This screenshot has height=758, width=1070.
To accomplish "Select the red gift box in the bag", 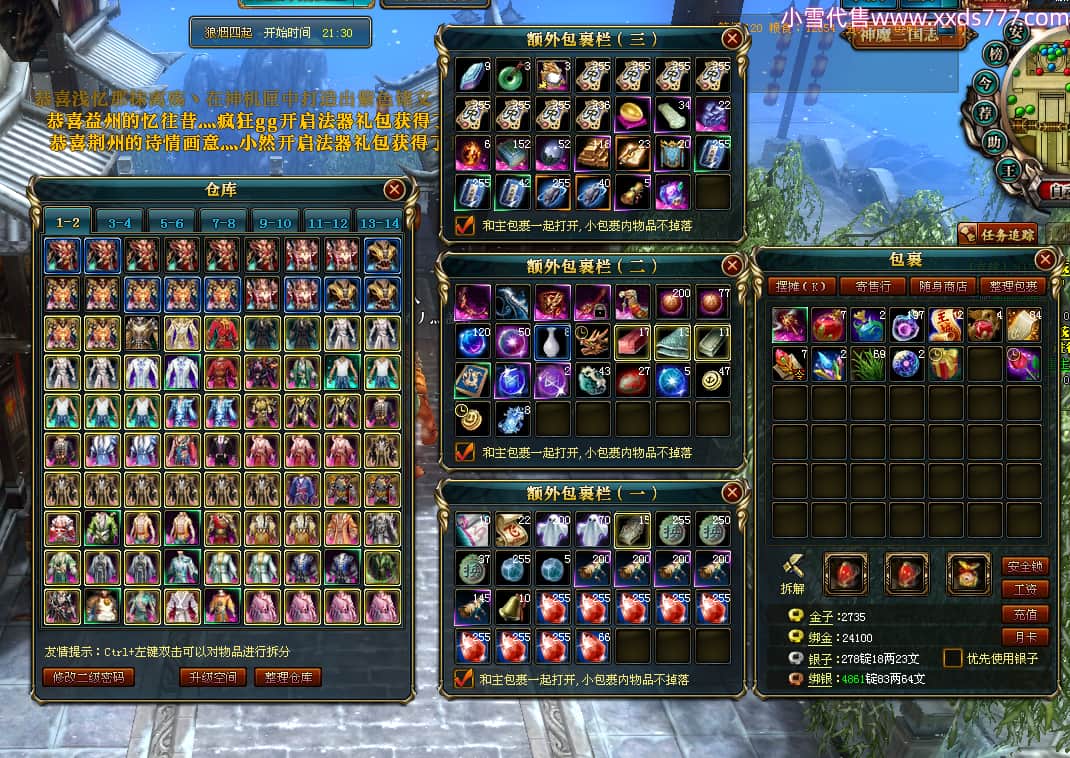I will 944,364.
